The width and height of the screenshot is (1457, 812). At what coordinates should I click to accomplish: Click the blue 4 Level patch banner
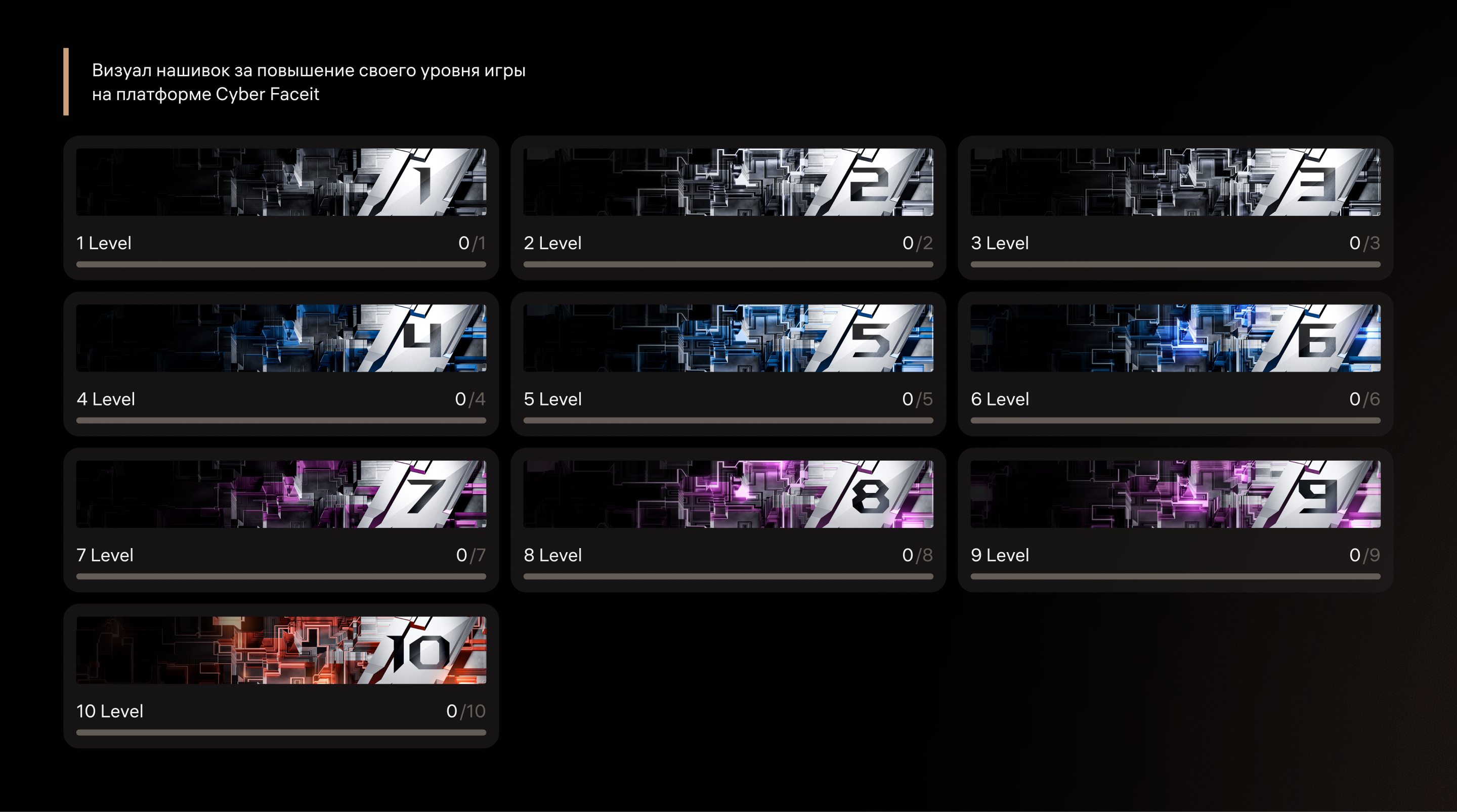[281, 338]
